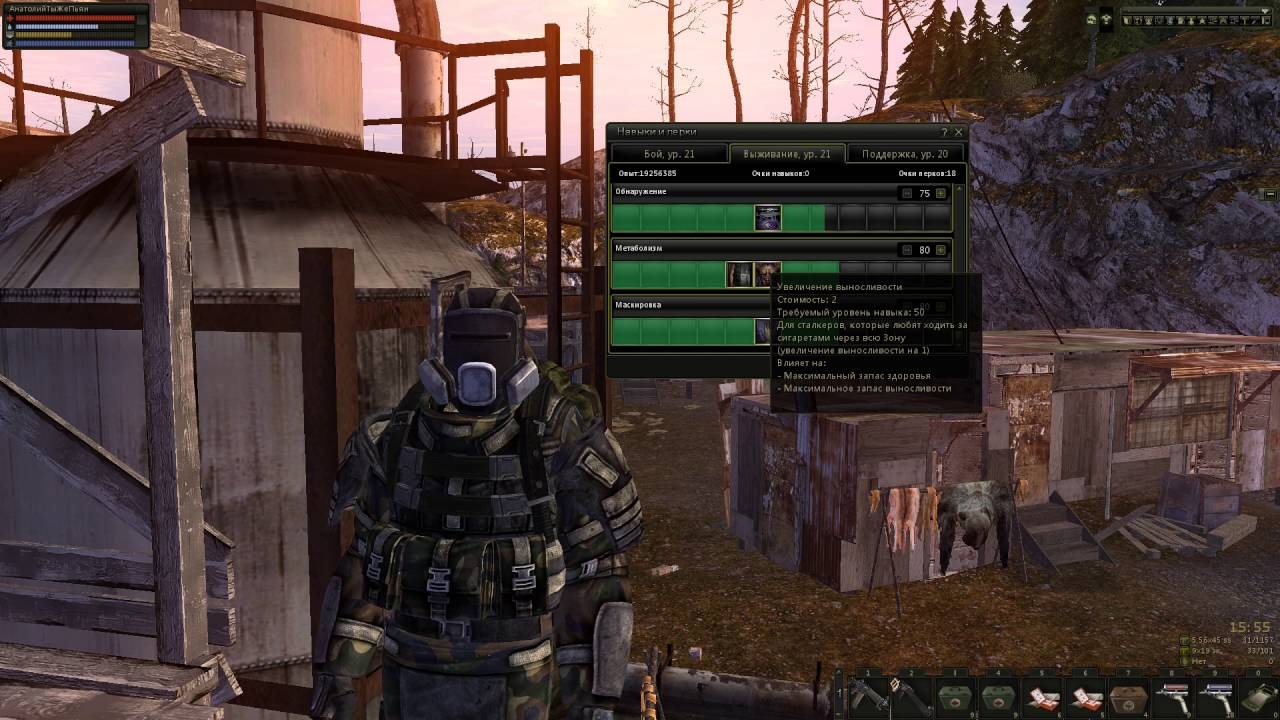Decrease the Обнаружение skill with minus
This screenshot has width=1280, height=720.
click(907, 193)
